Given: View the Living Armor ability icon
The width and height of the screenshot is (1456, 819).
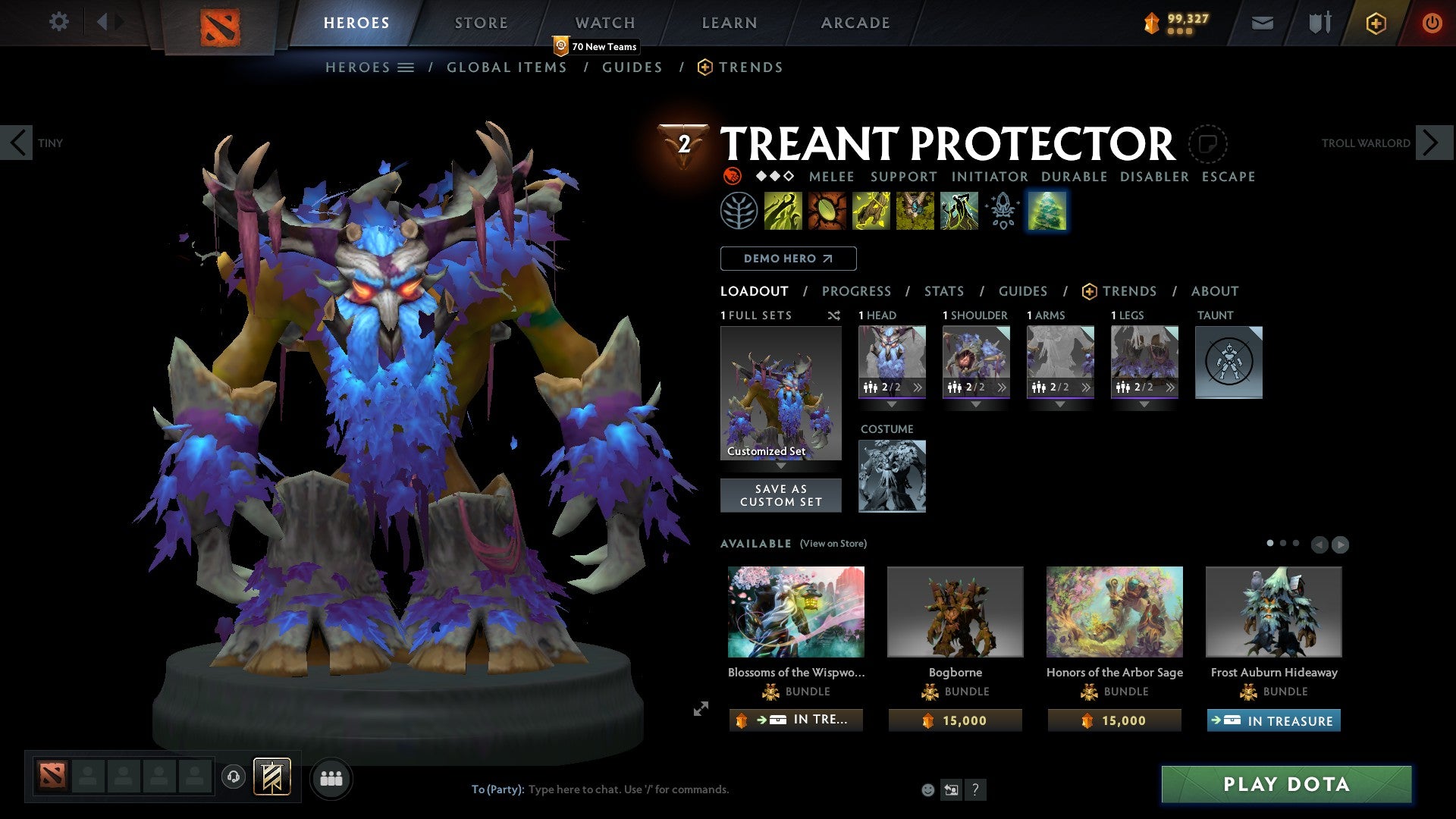Looking at the screenshot, I should pyautogui.click(x=871, y=211).
